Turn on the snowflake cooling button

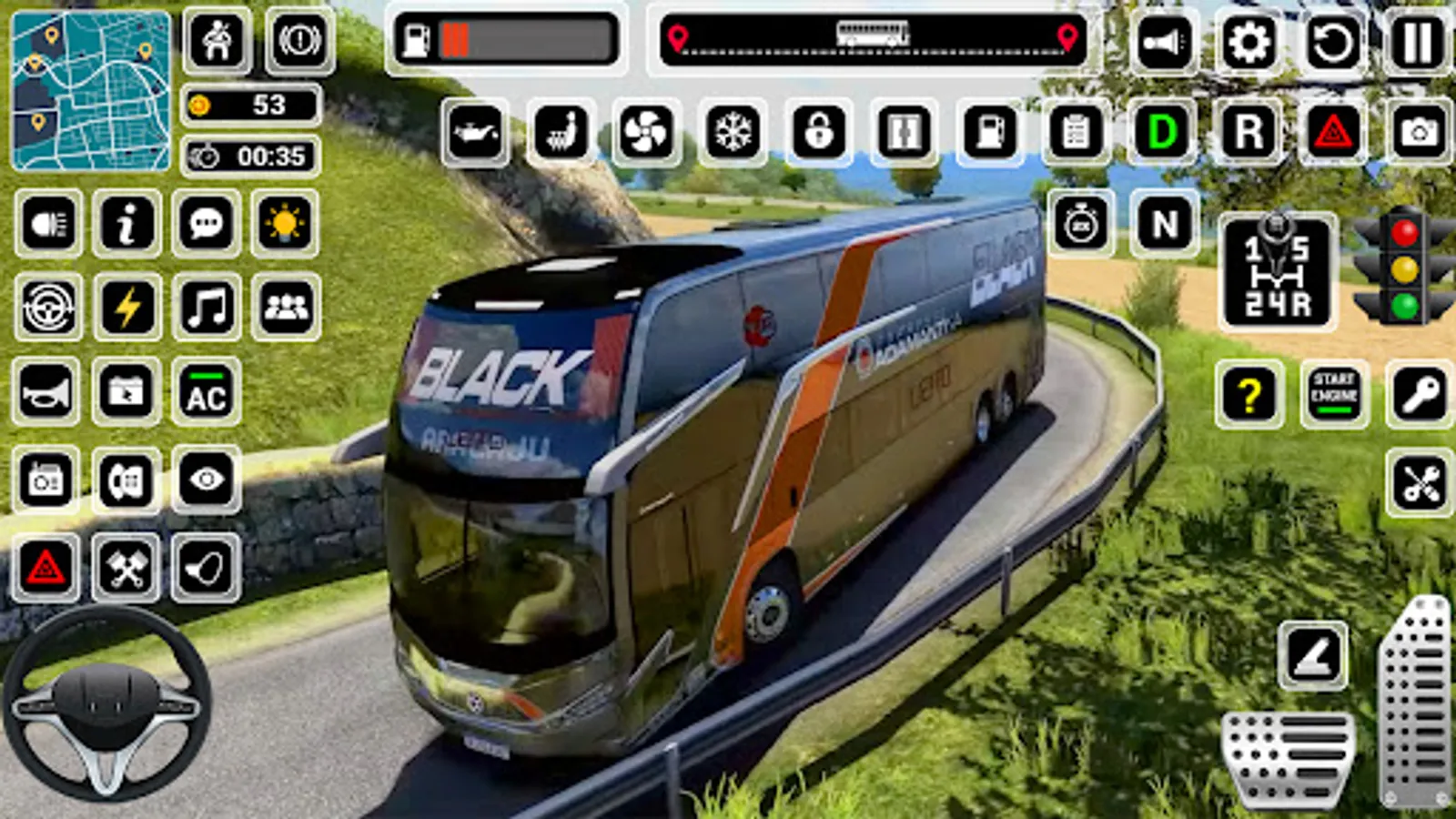pyautogui.click(x=733, y=133)
